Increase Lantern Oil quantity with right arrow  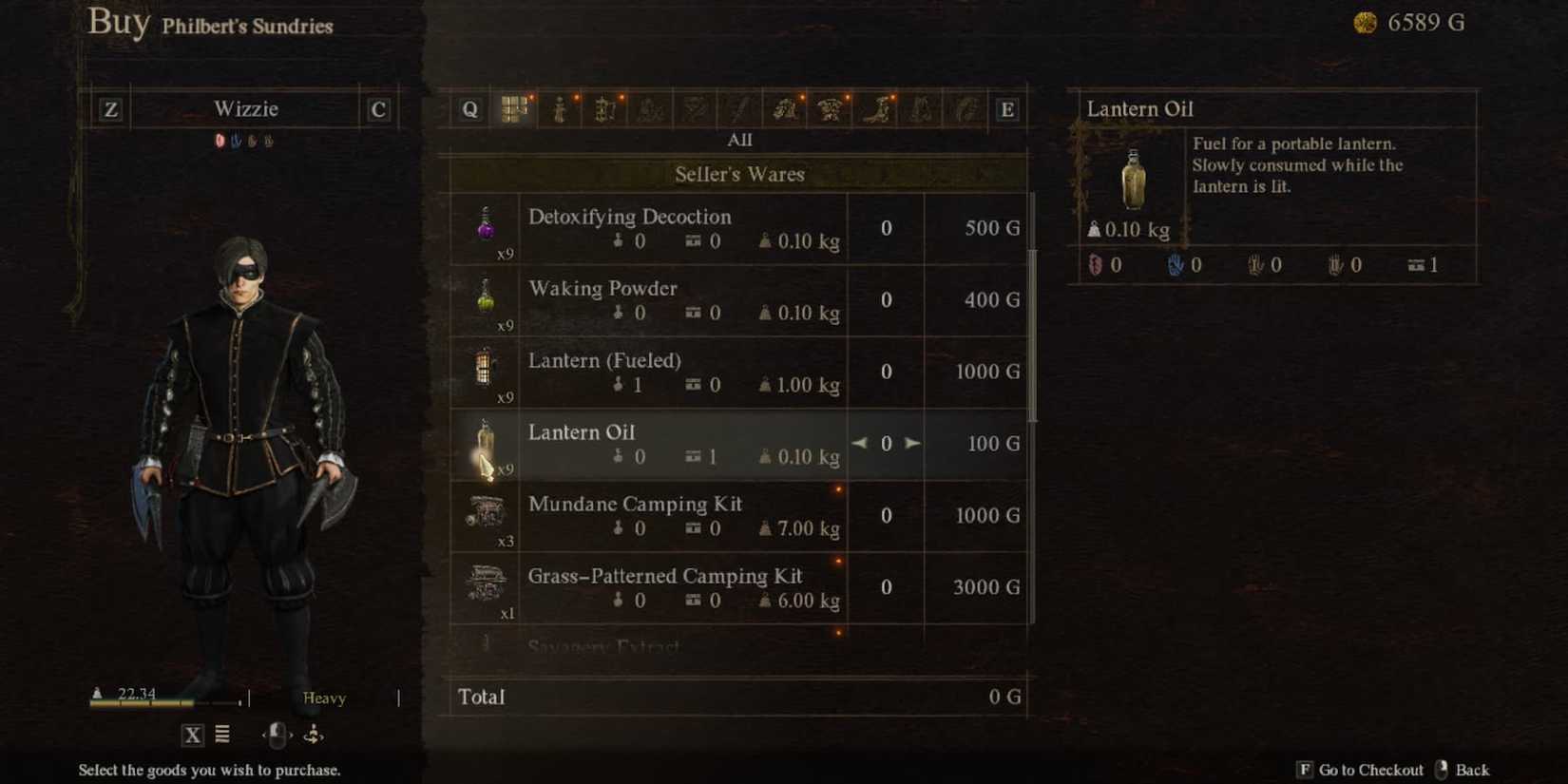tap(913, 443)
